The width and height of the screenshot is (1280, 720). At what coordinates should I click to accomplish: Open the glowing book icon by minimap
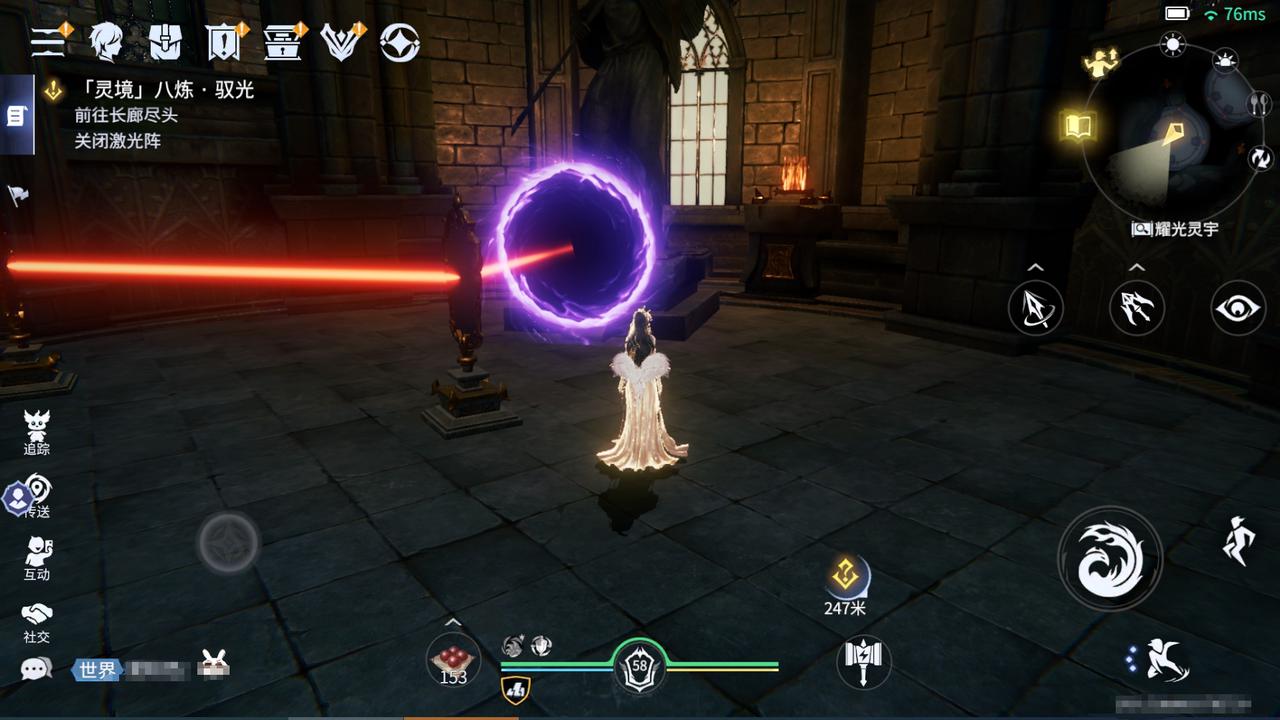[1079, 126]
